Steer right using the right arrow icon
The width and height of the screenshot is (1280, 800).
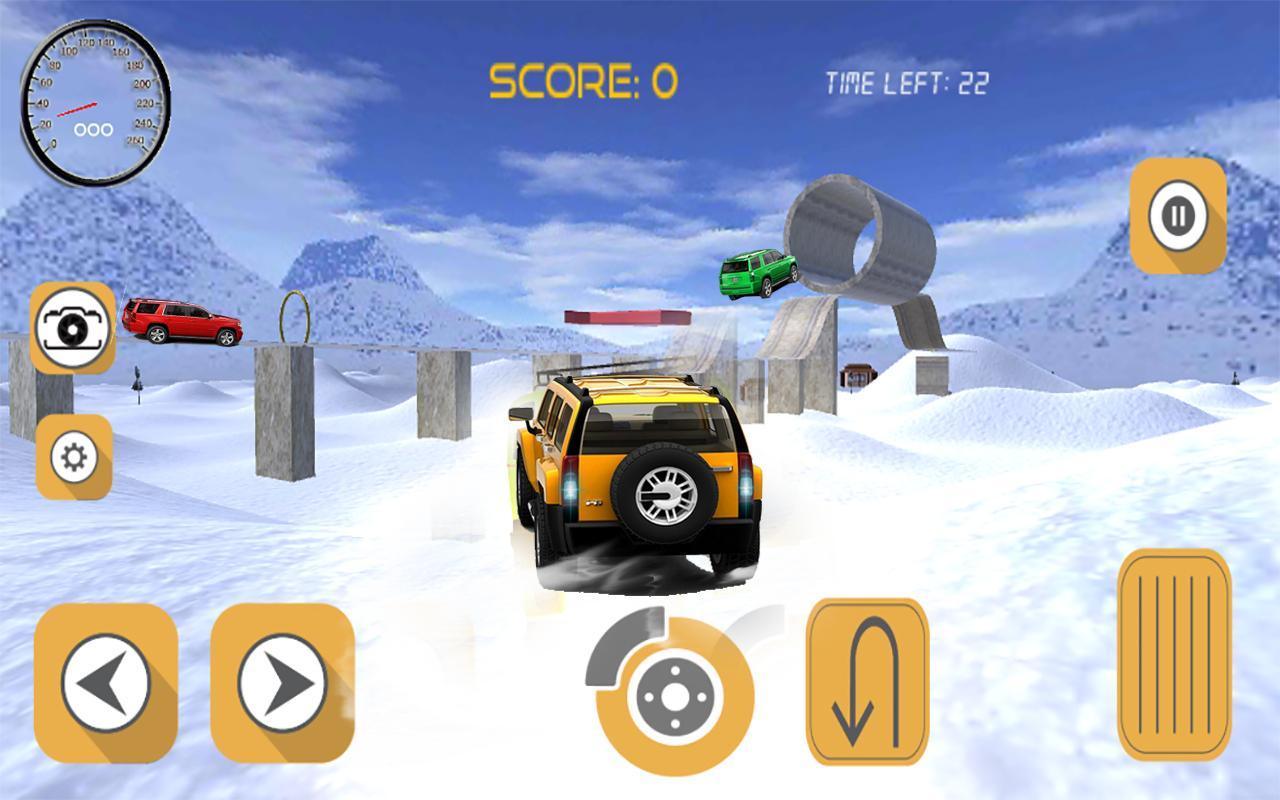pos(282,680)
